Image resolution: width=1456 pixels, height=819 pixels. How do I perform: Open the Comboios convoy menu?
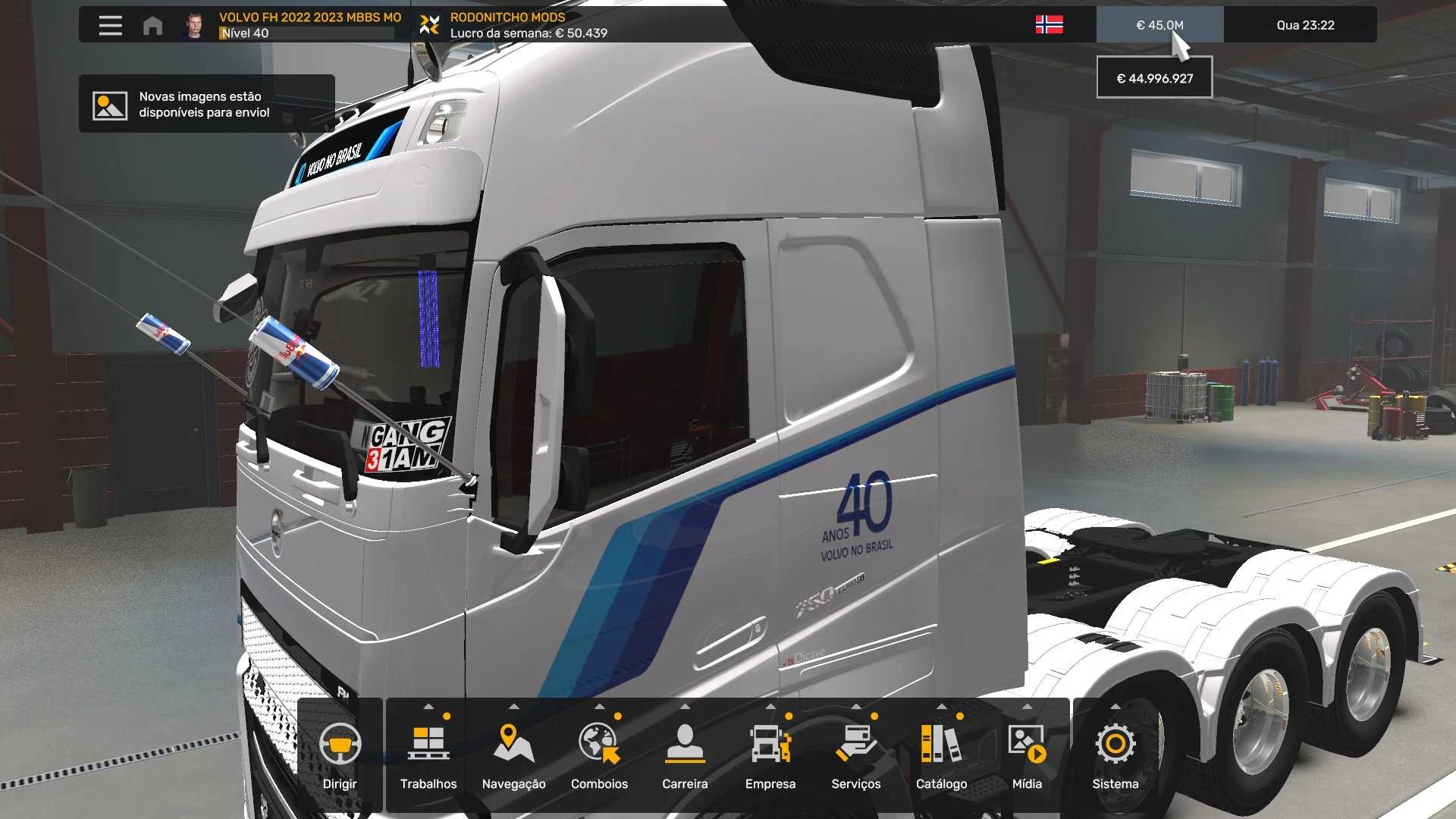599,755
